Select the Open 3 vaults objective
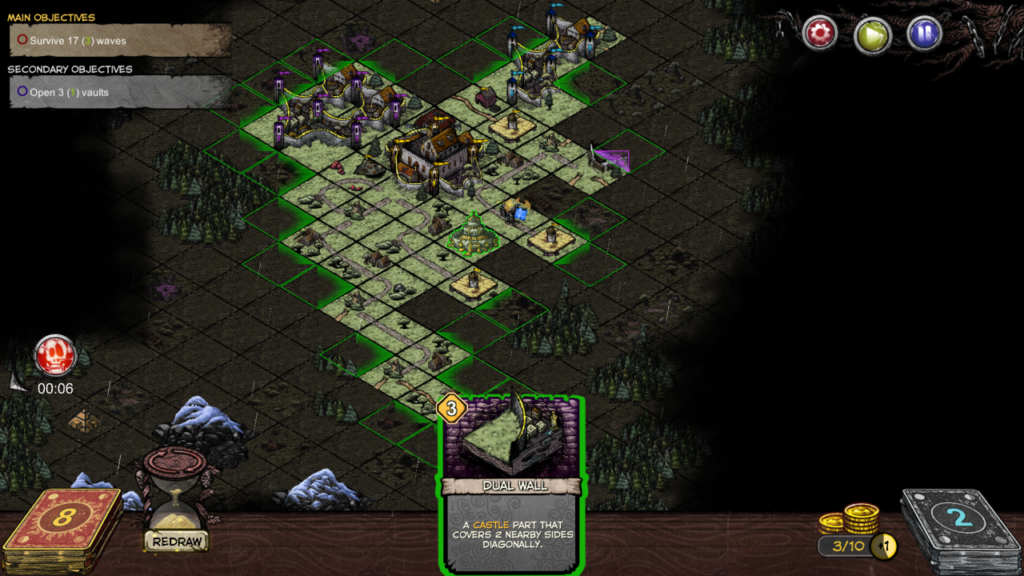The height and width of the screenshot is (576, 1024). [119, 92]
